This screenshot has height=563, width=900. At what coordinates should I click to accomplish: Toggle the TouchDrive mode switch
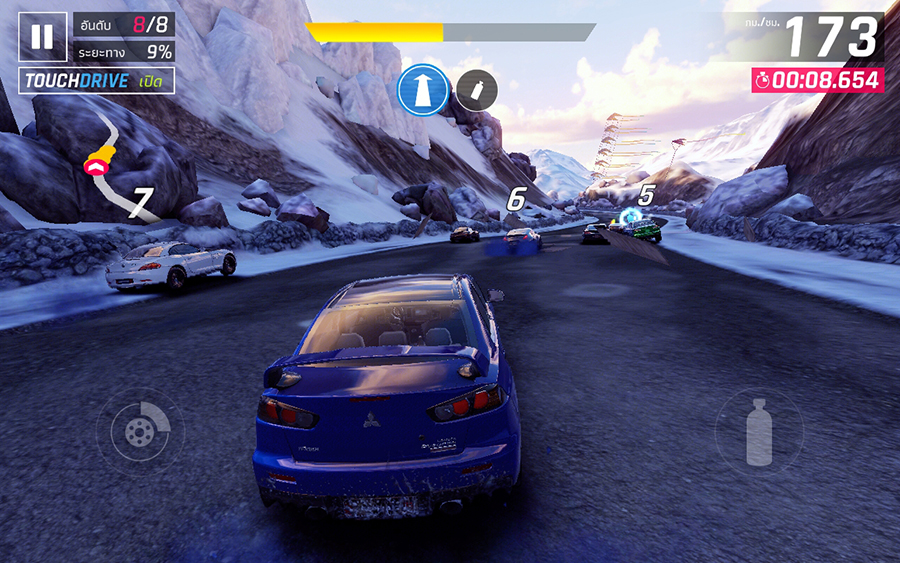click(x=97, y=81)
